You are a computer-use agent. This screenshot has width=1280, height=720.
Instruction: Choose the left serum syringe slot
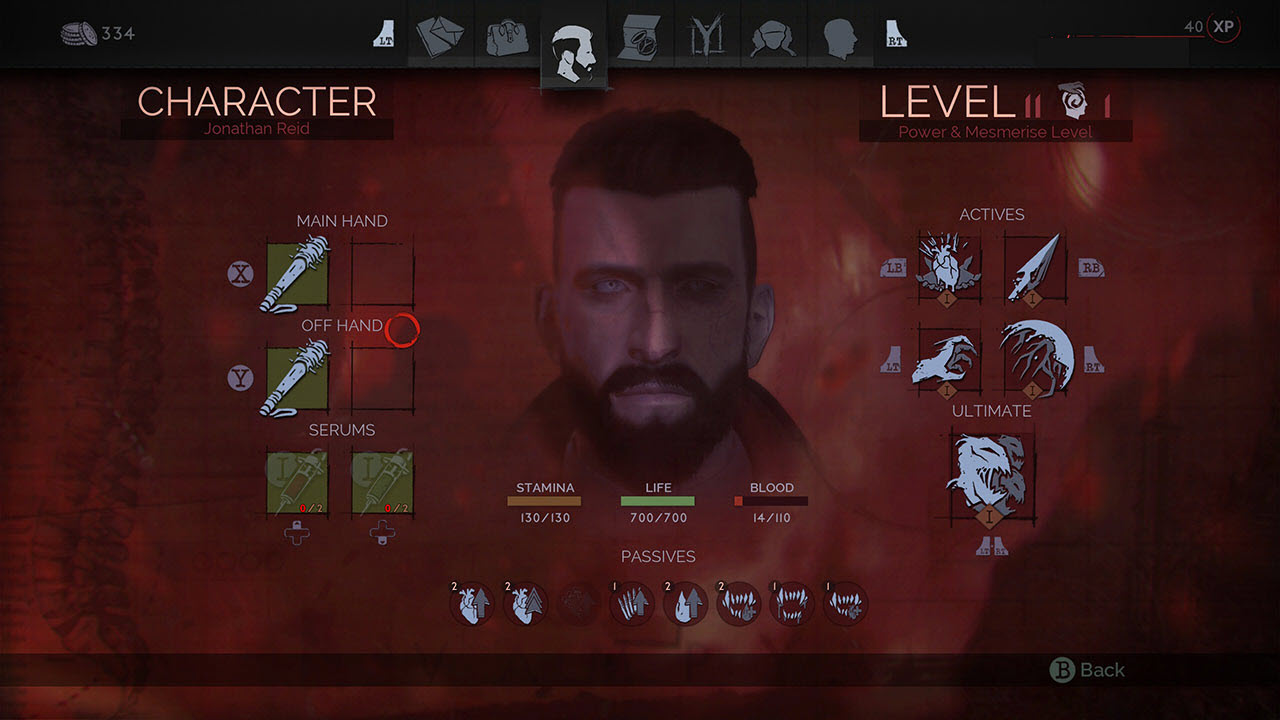297,483
